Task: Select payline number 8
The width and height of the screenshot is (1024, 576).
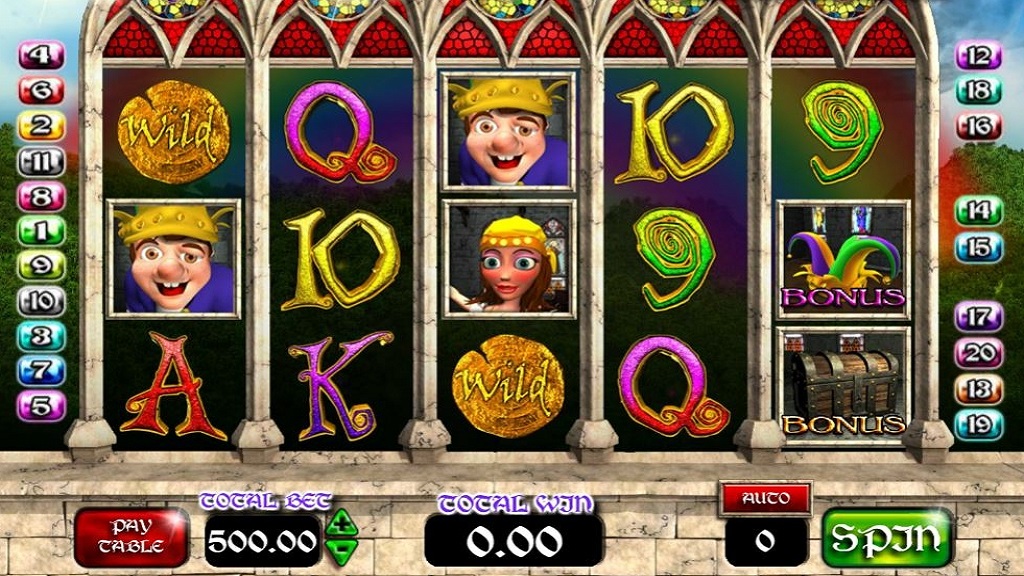Action: click(42, 196)
